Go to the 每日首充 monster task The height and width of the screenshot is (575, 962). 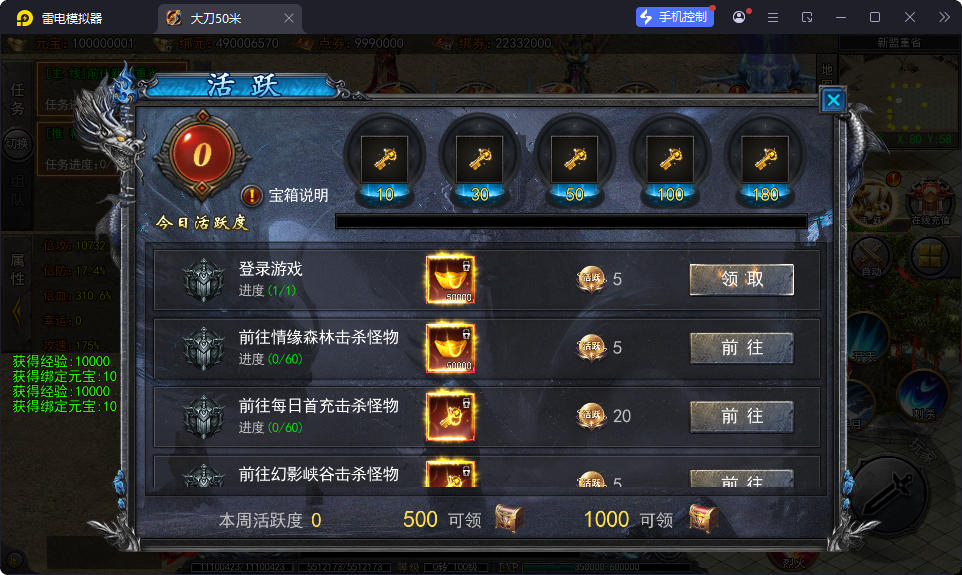coord(741,416)
